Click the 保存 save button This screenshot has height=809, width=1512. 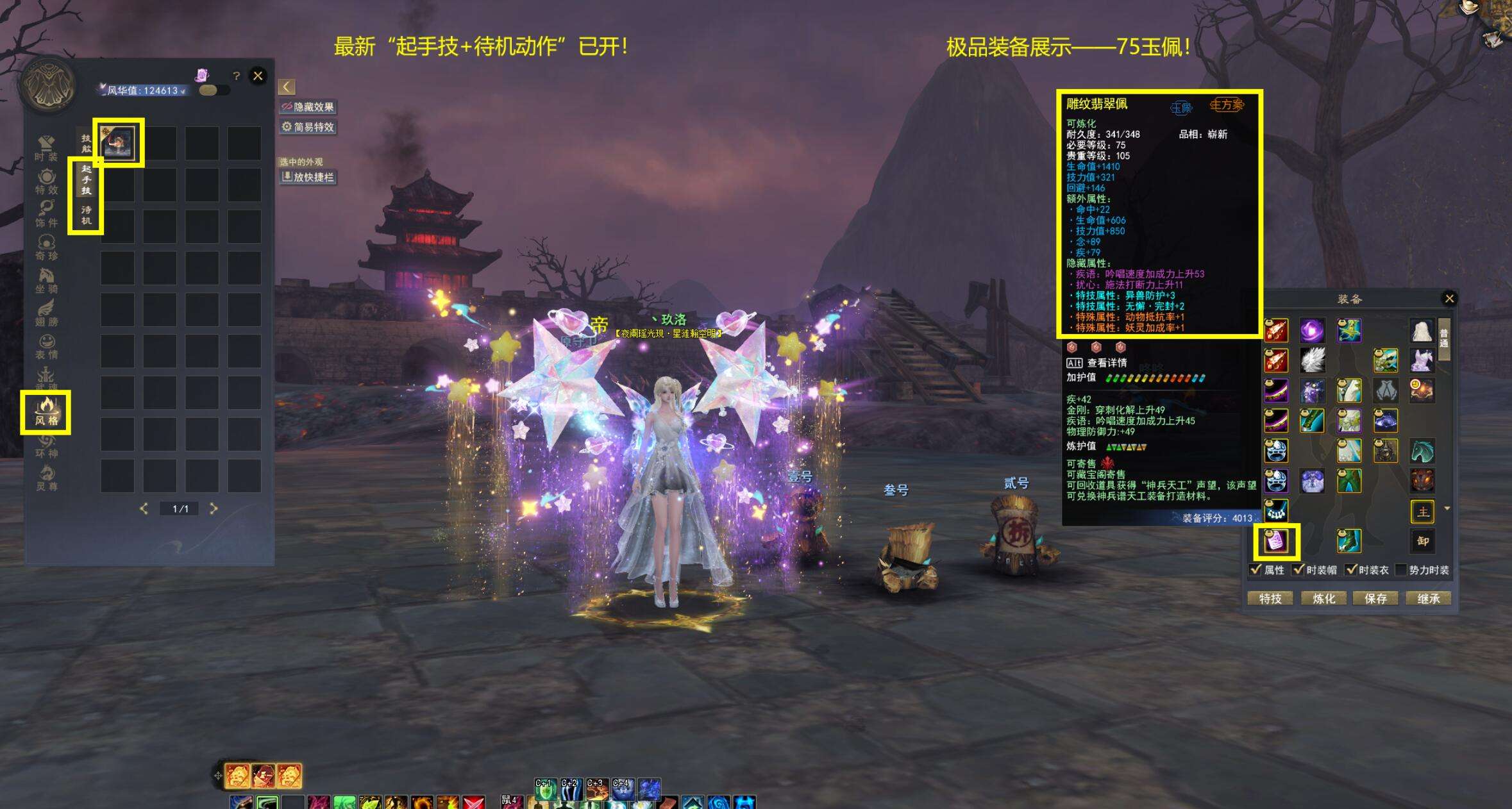pos(1376,598)
